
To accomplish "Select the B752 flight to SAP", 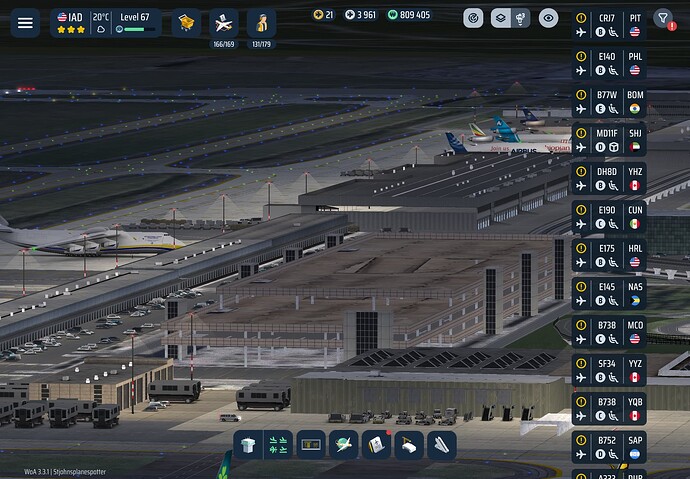I will (609, 447).
